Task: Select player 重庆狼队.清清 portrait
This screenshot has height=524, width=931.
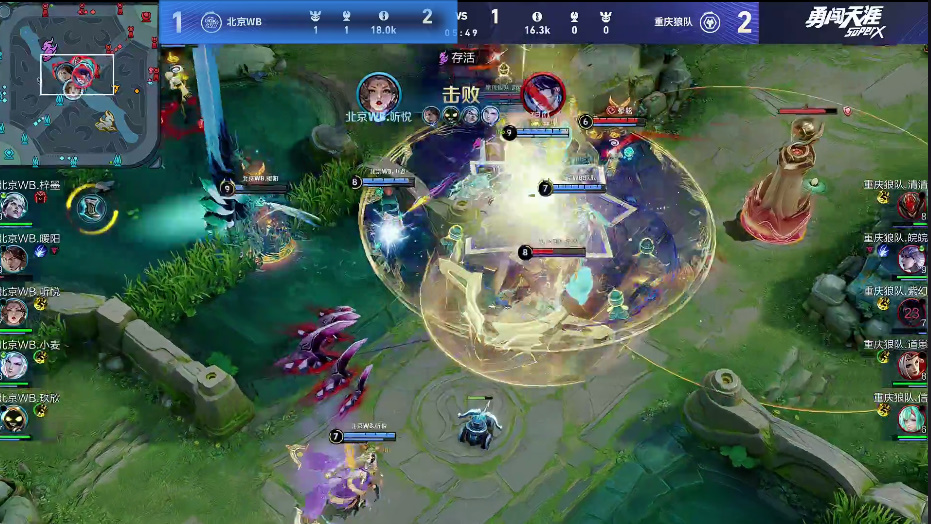Action: pyautogui.click(x=912, y=207)
